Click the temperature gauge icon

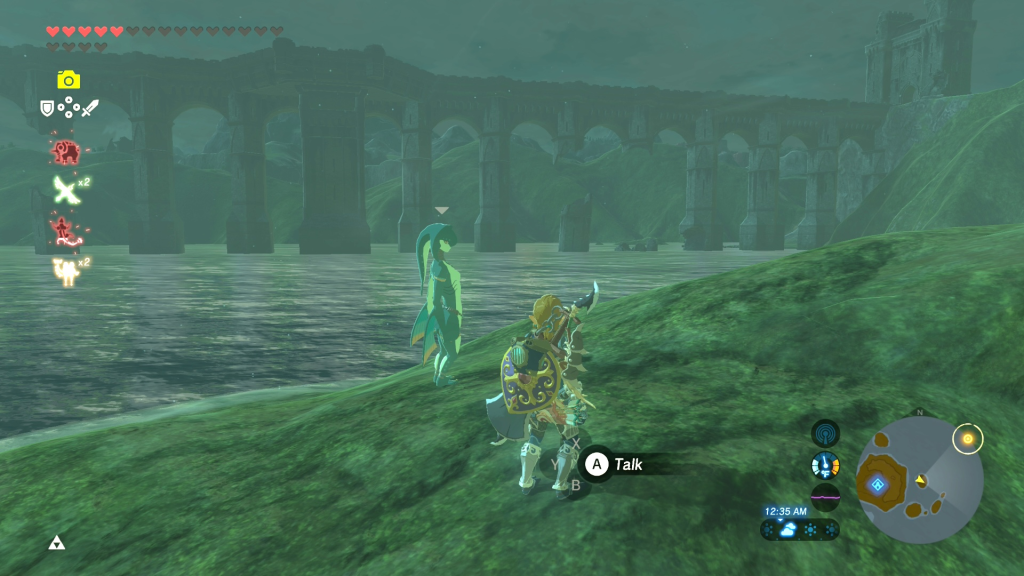coord(825,465)
